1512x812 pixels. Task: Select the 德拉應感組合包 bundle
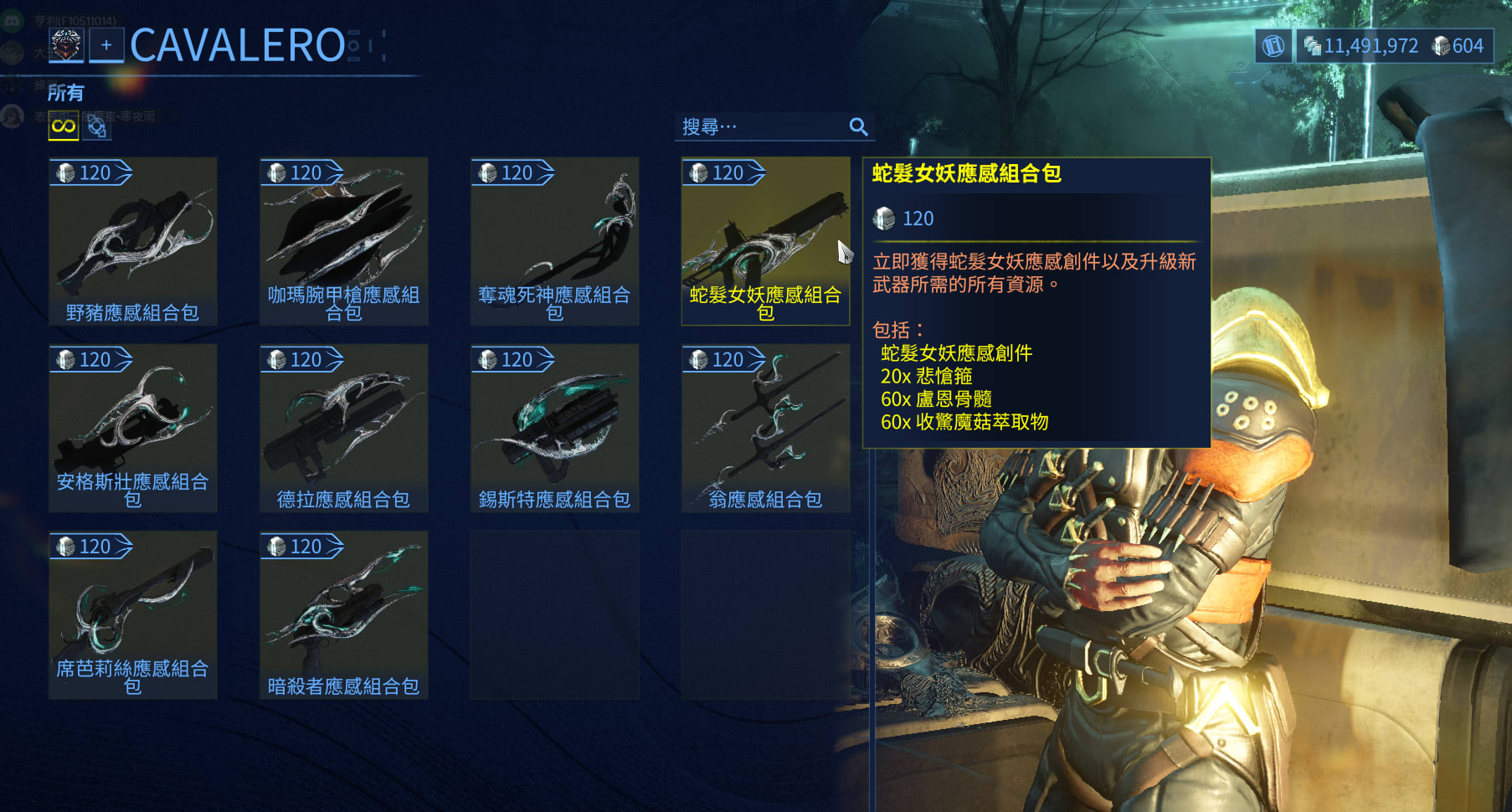pyautogui.click(x=344, y=428)
